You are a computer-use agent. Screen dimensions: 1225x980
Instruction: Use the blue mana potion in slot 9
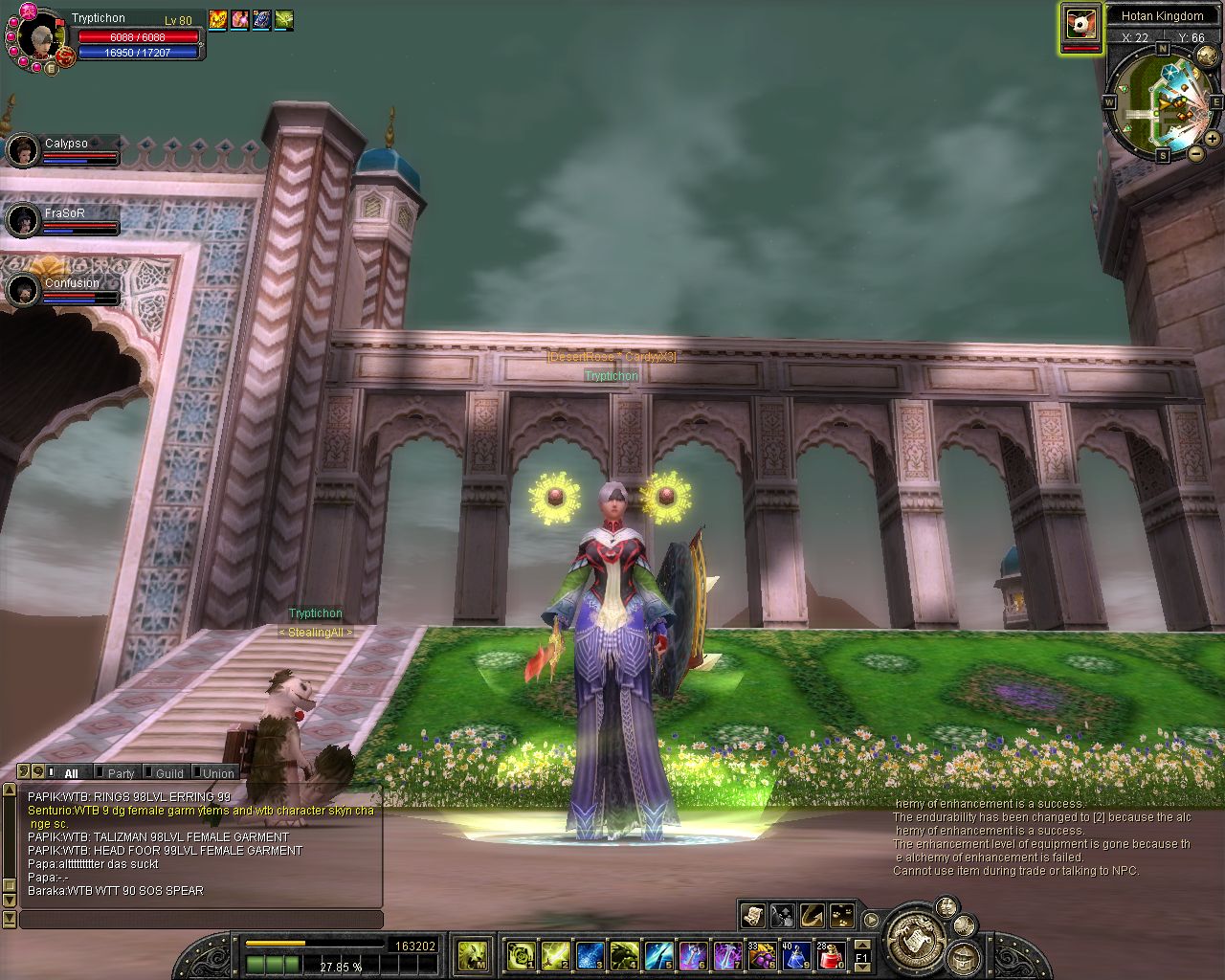pos(796,954)
